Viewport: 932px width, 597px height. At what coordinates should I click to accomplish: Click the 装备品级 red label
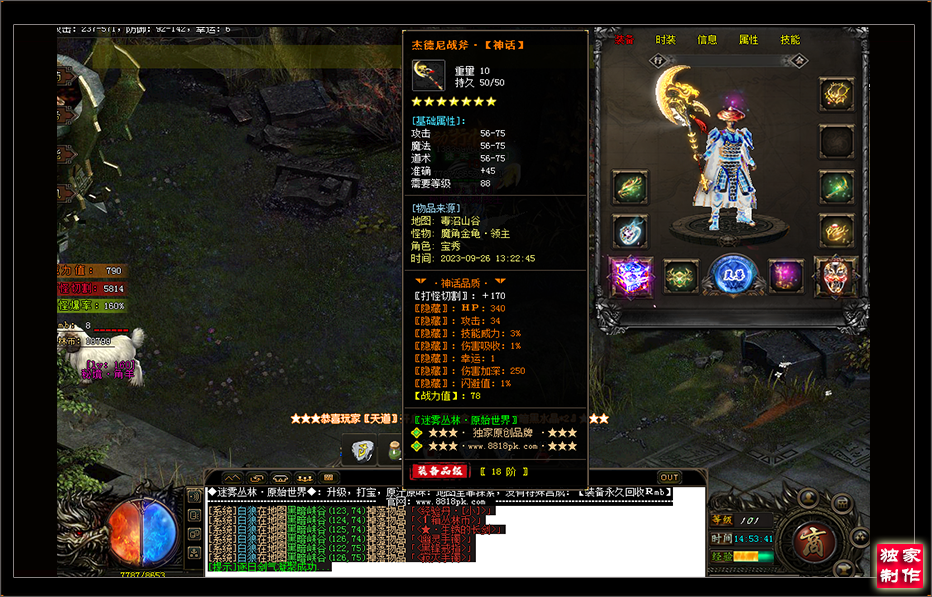click(x=438, y=471)
